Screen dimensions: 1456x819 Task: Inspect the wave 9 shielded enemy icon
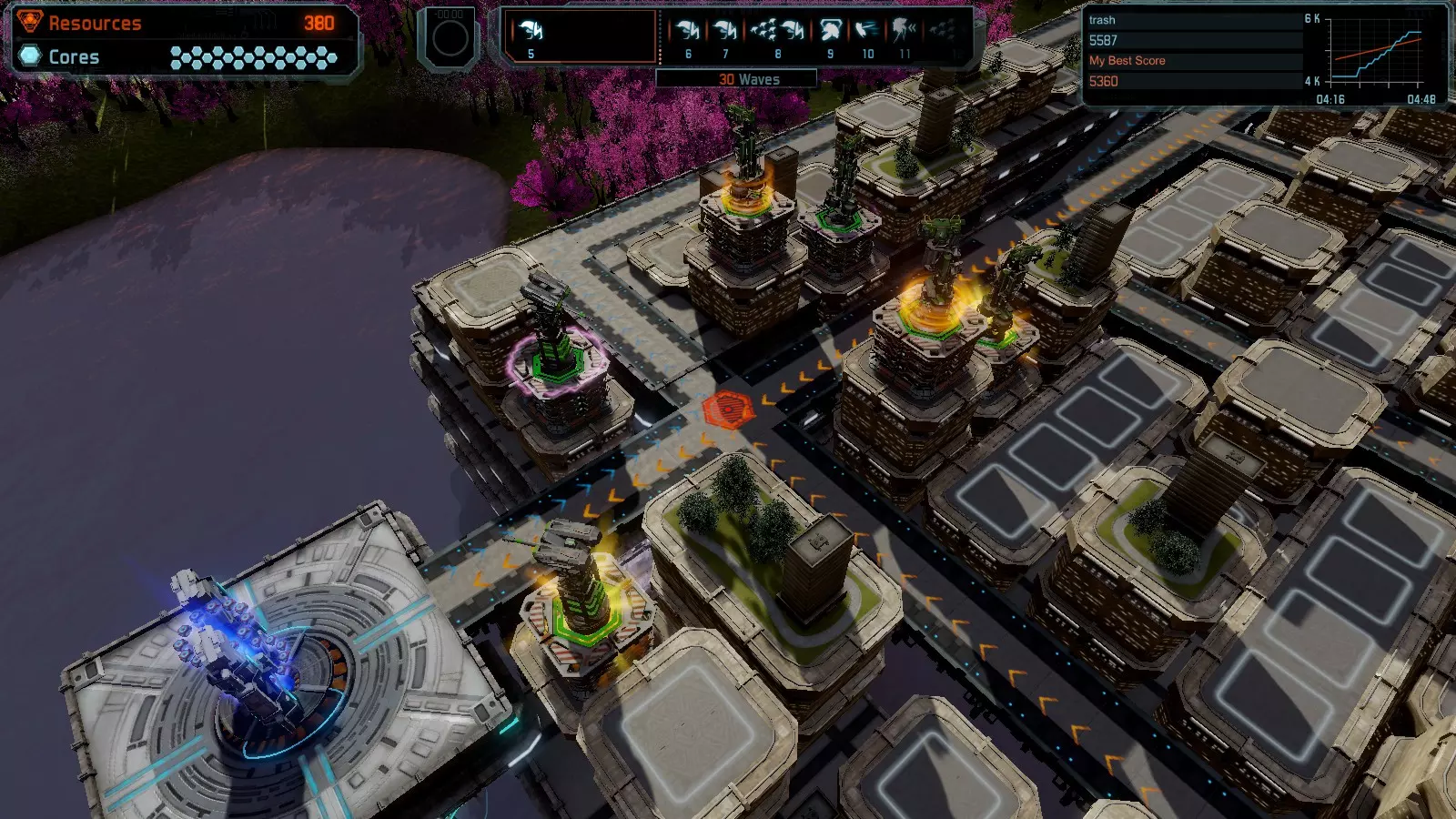tap(830, 32)
